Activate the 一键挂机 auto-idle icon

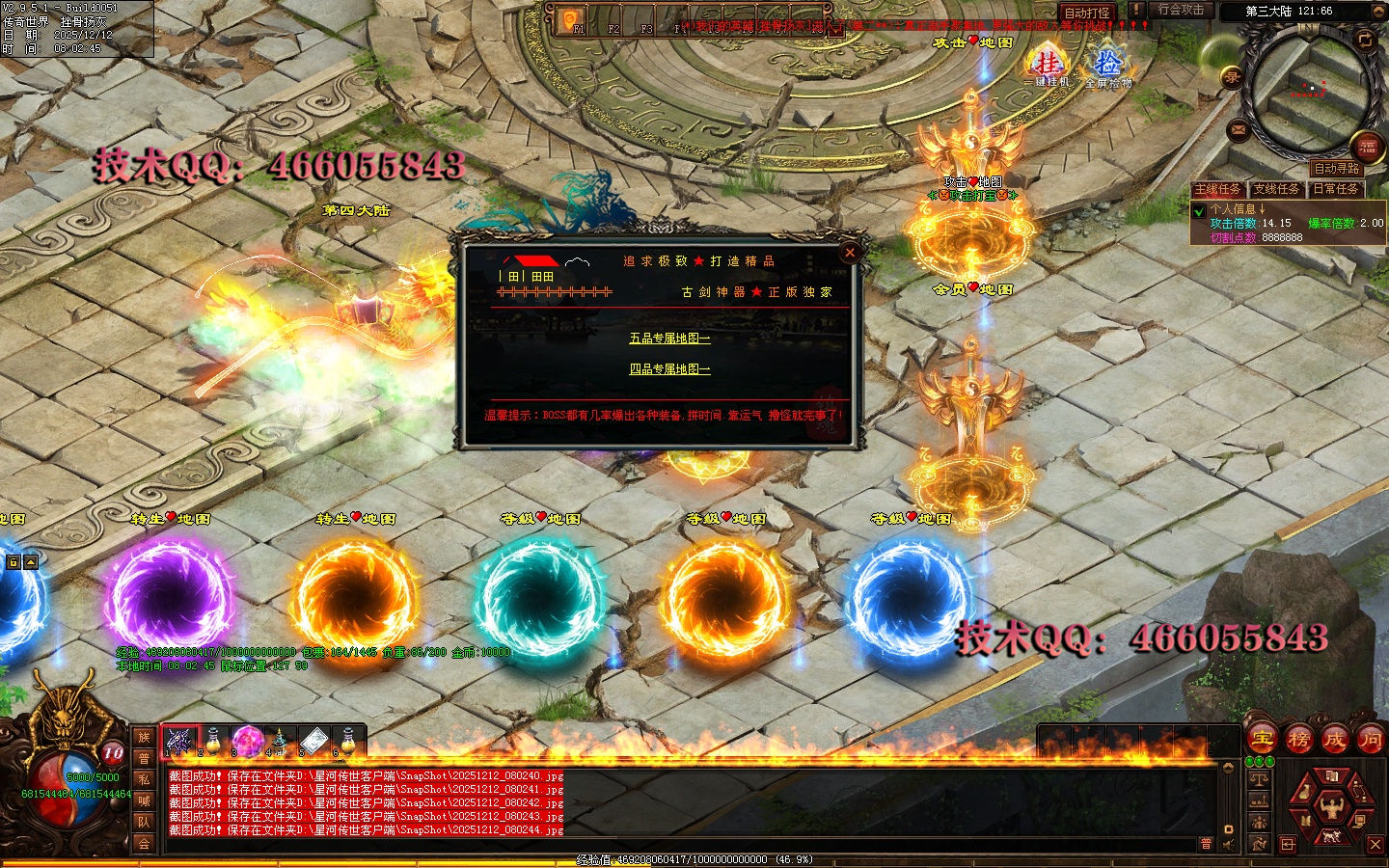(1047, 66)
